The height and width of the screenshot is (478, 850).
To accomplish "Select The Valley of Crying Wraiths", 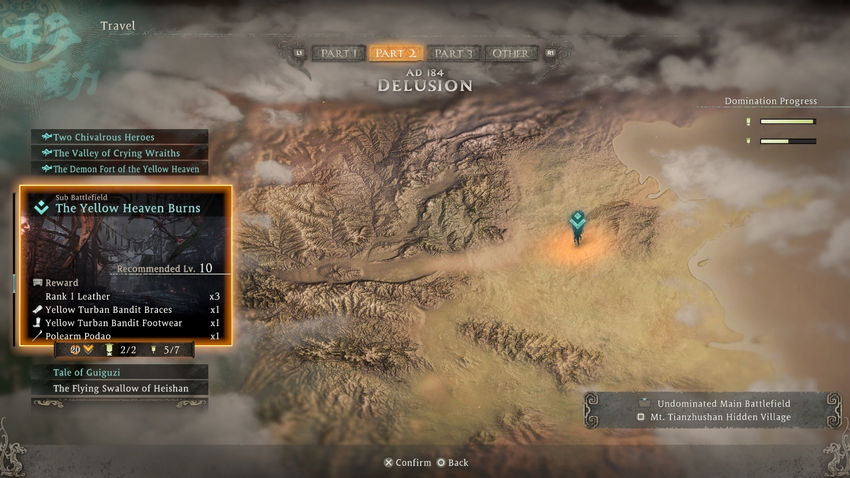I will (119, 153).
